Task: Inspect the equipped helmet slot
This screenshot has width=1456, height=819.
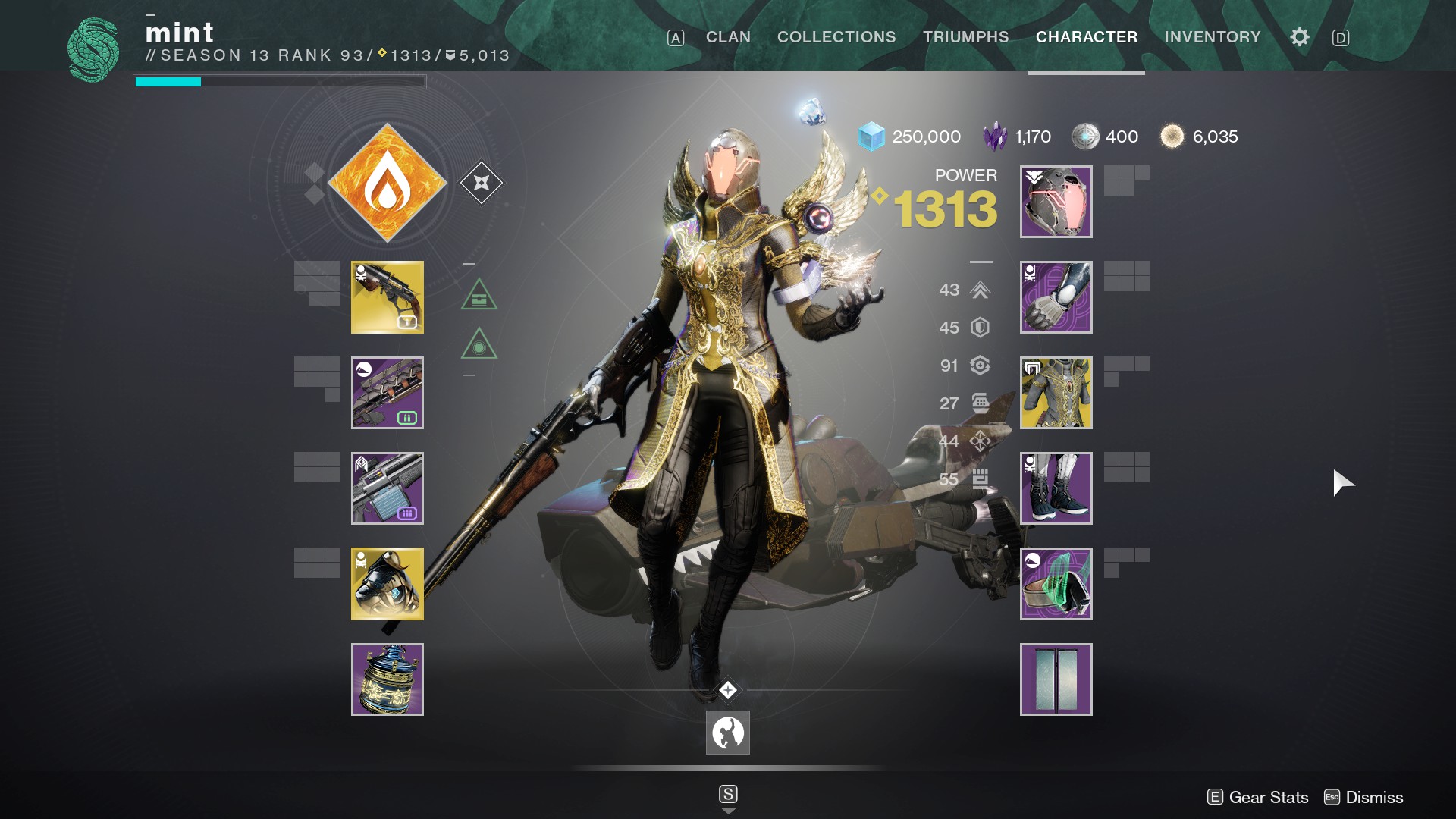Action: click(1056, 202)
